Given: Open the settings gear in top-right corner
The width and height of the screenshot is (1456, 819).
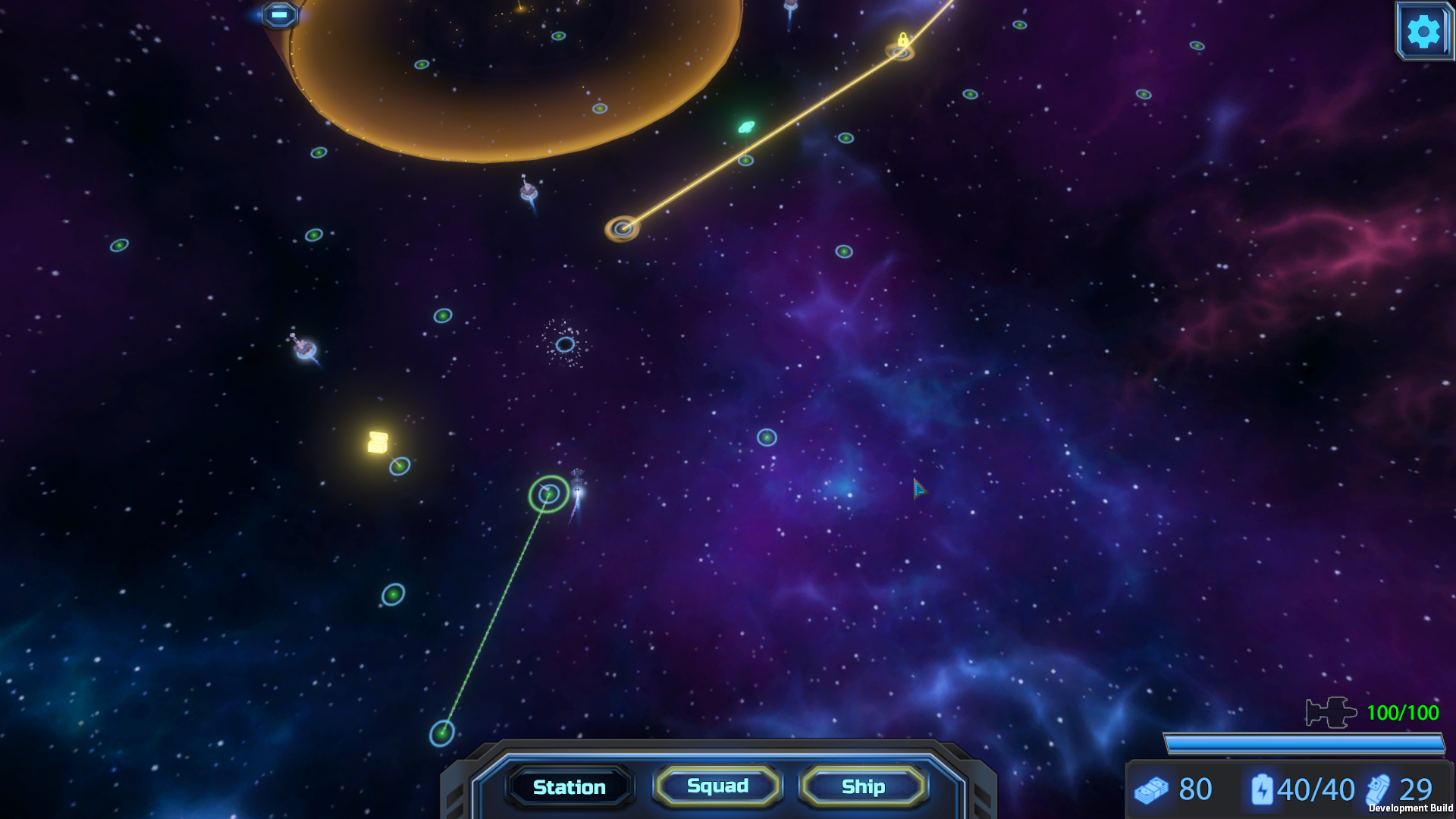Looking at the screenshot, I should tap(1423, 31).
